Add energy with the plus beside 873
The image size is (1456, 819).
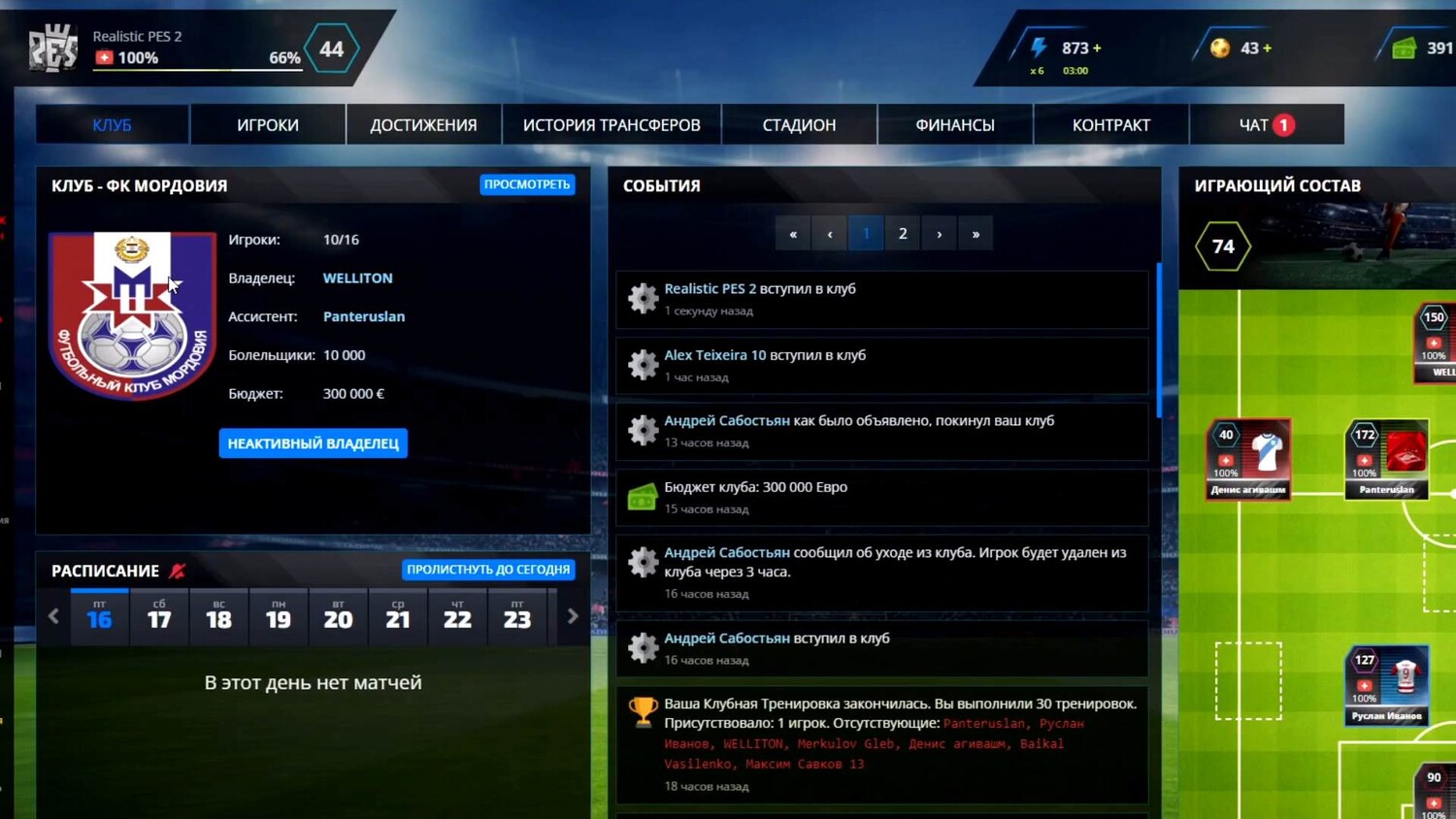1097,49
